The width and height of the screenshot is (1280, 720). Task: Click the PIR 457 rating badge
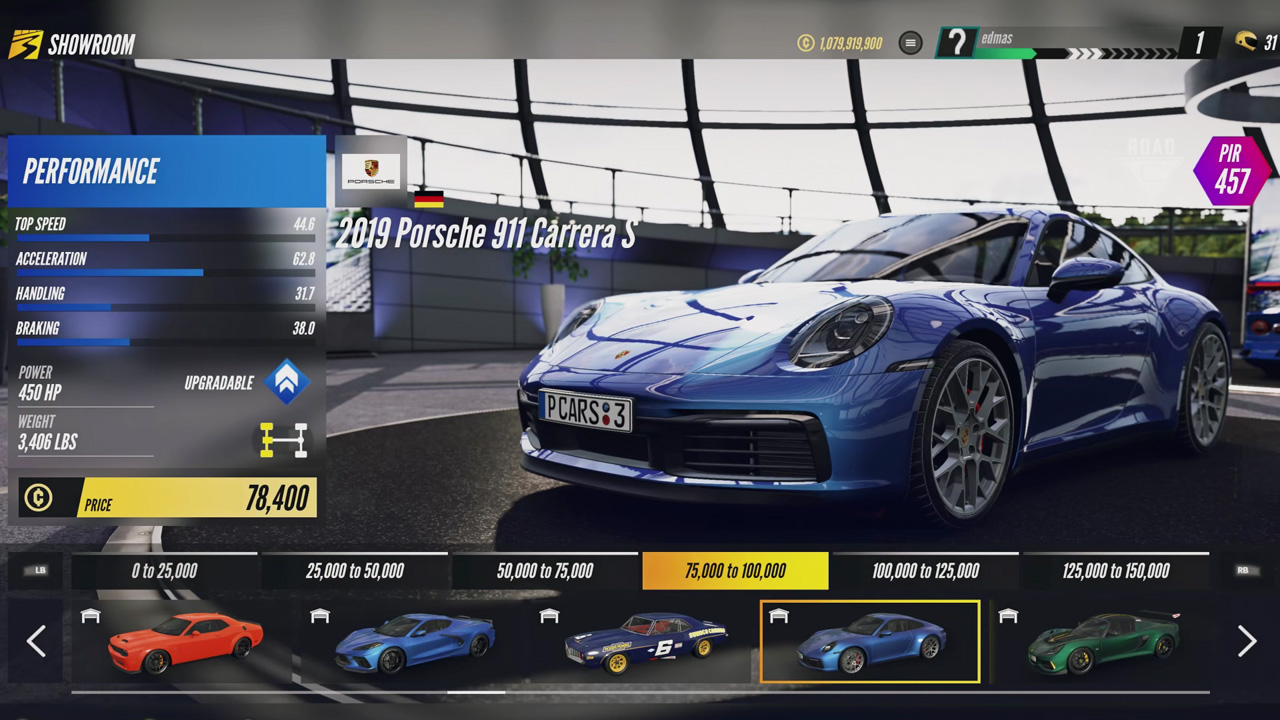(1229, 170)
